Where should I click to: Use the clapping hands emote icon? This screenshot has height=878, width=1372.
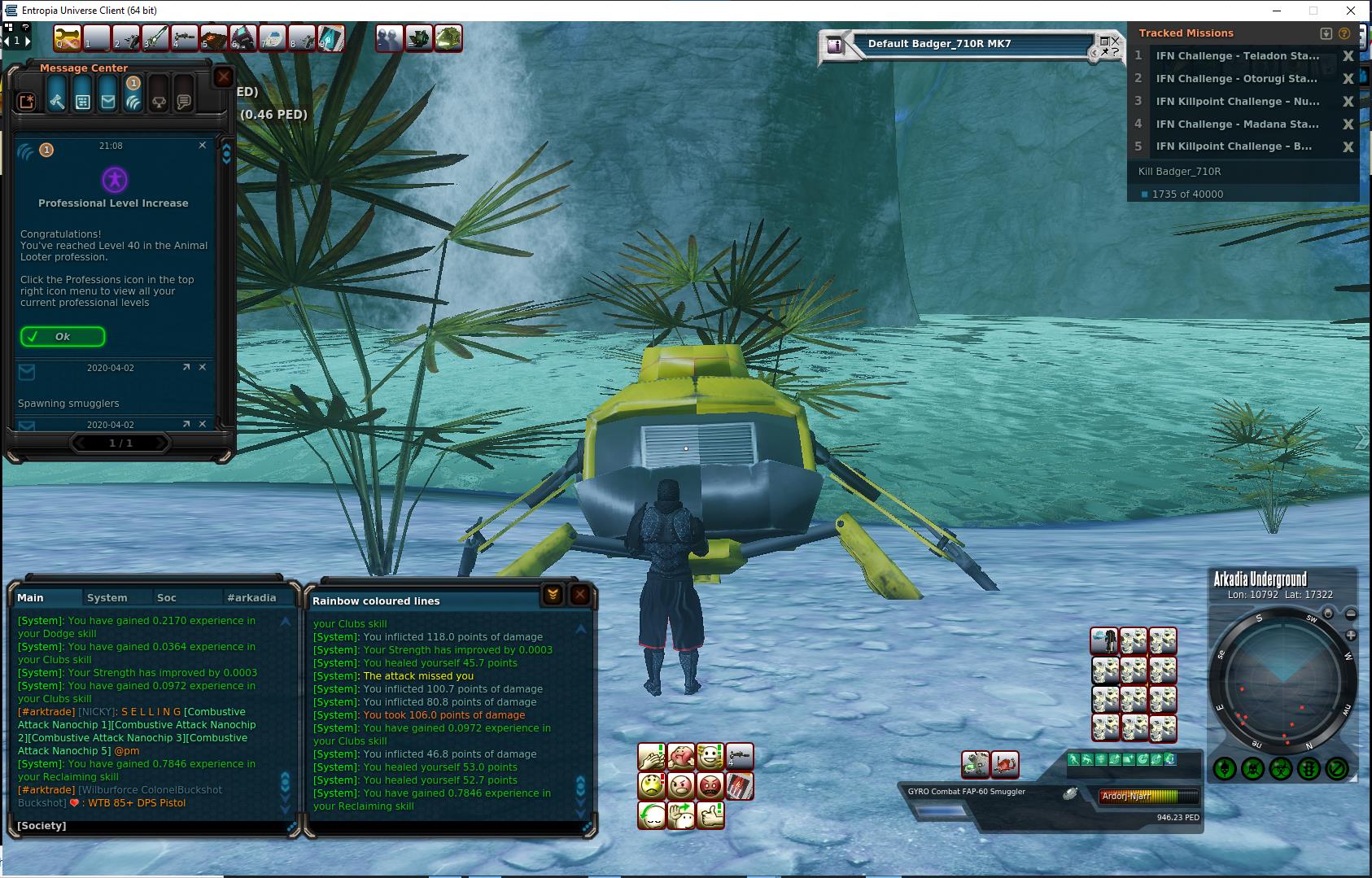[652, 758]
